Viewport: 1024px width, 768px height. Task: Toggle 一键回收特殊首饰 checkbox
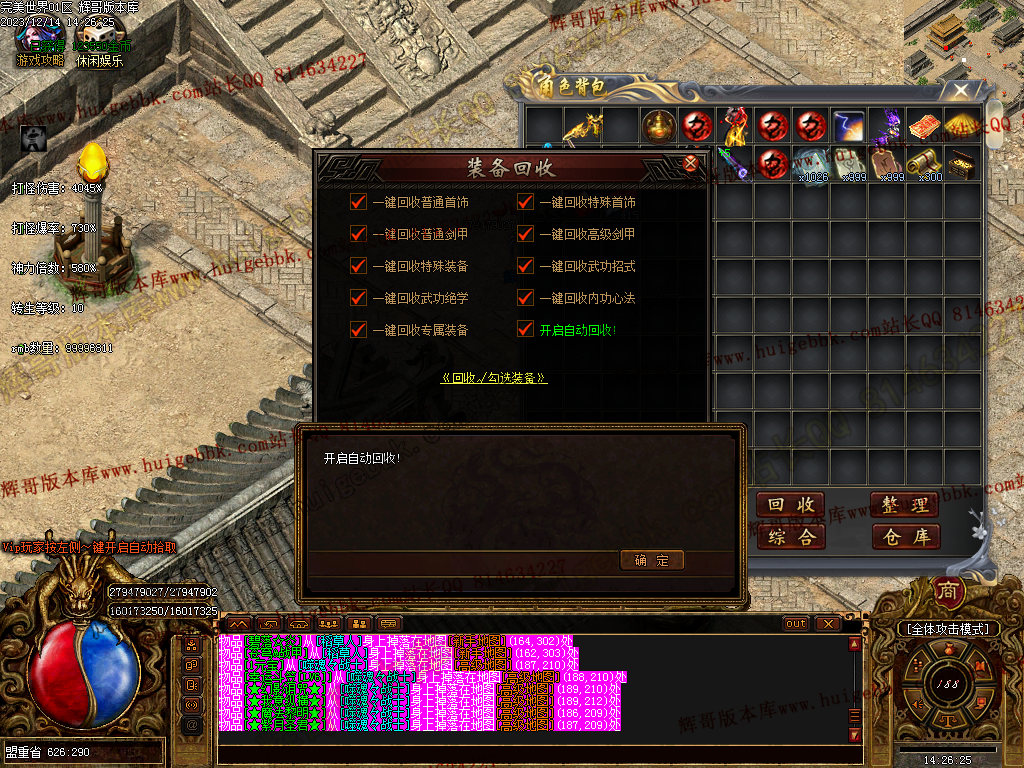click(525, 202)
